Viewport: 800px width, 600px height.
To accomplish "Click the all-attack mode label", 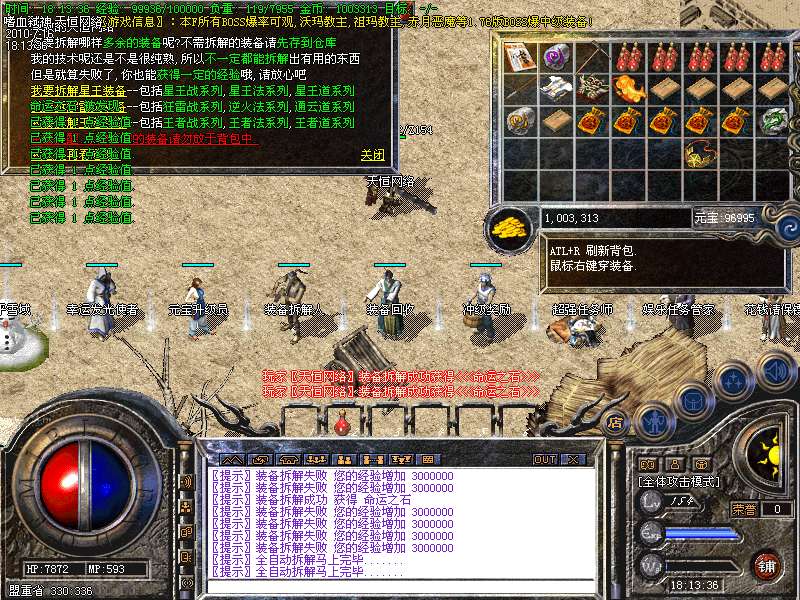I will coord(680,481).
